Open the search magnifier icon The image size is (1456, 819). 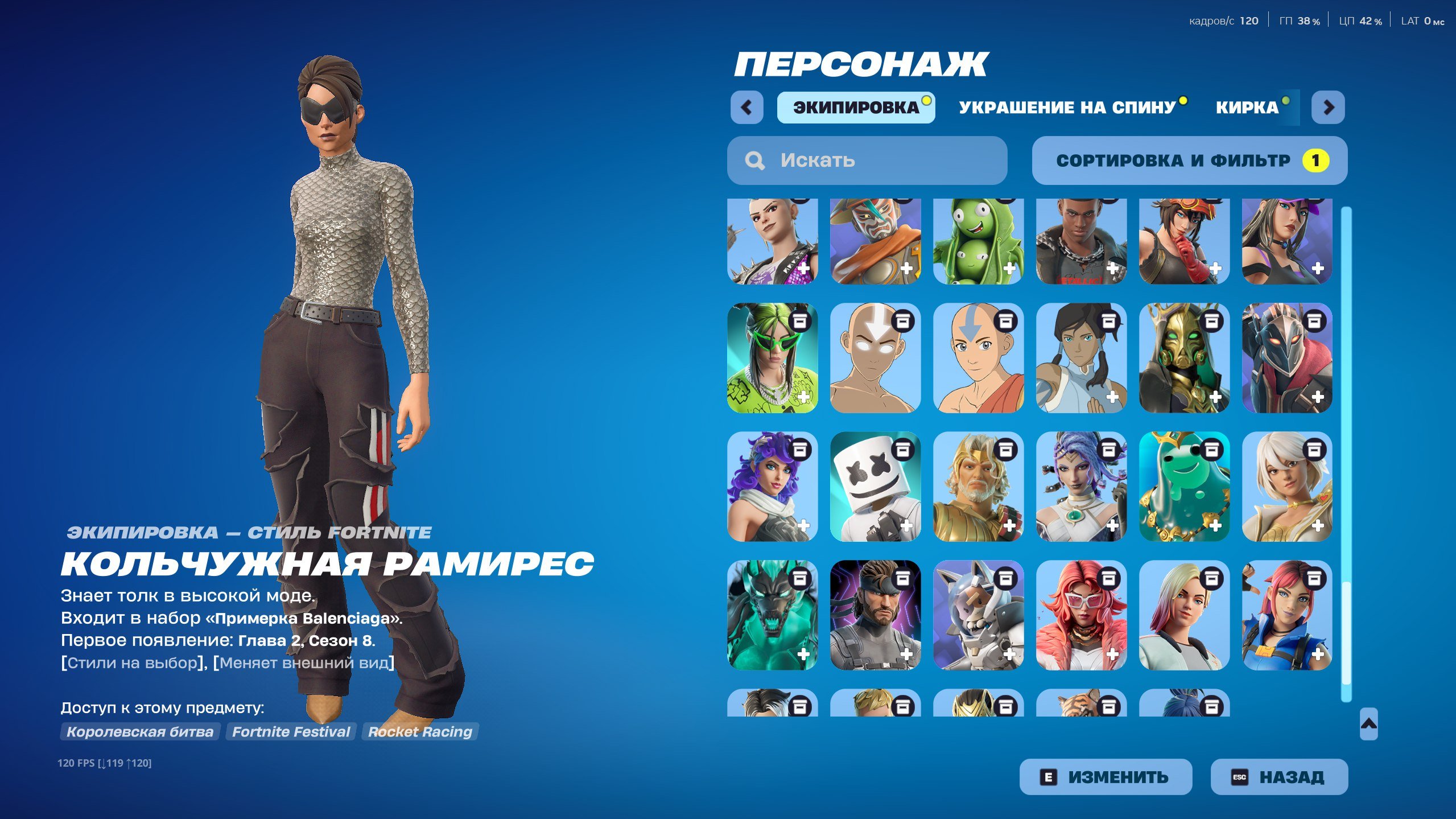pyautogui.click(x=755, y=160)
